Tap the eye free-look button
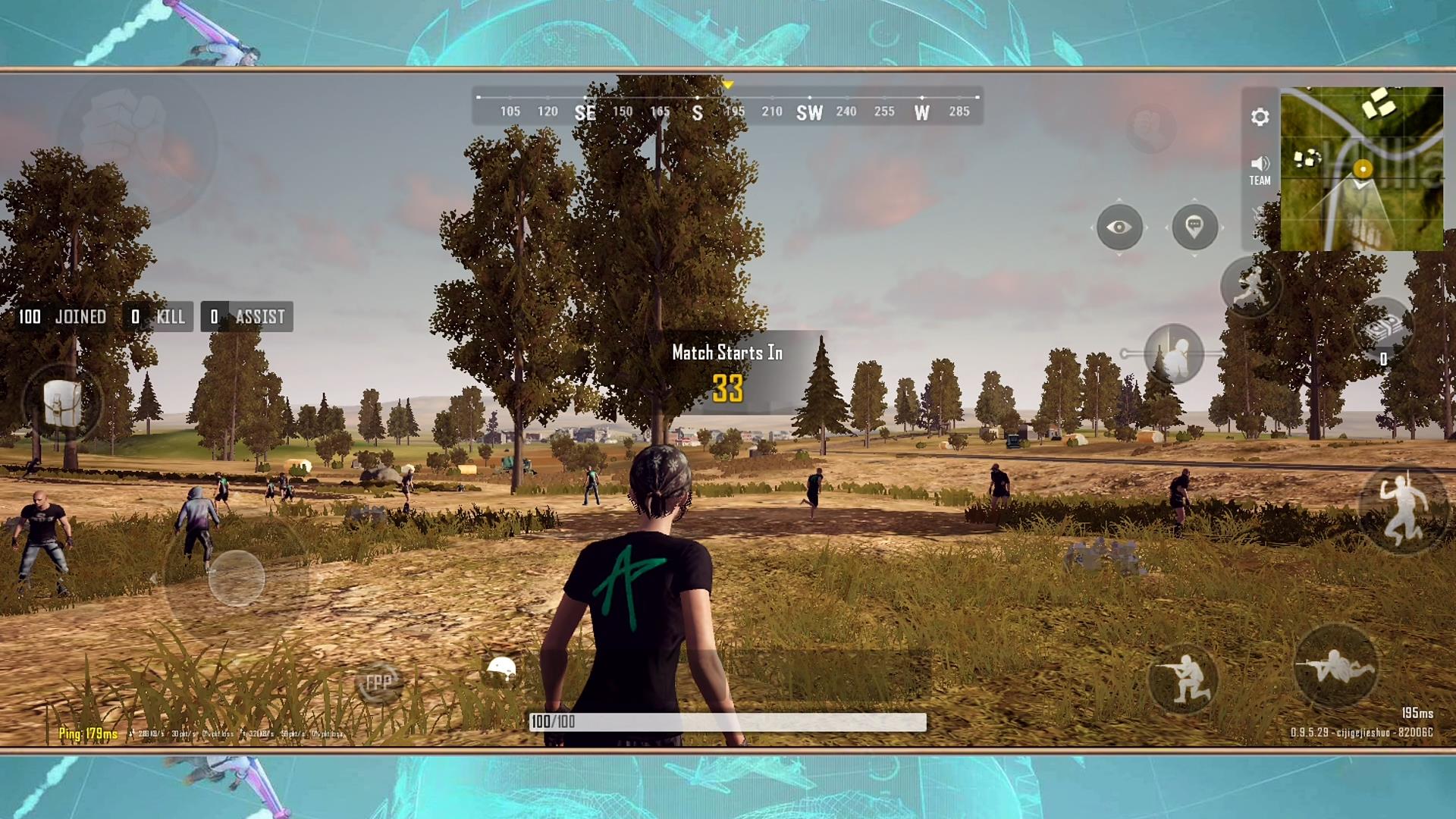The width and height of the screenshot is (1456, 819). [1119, 227]
